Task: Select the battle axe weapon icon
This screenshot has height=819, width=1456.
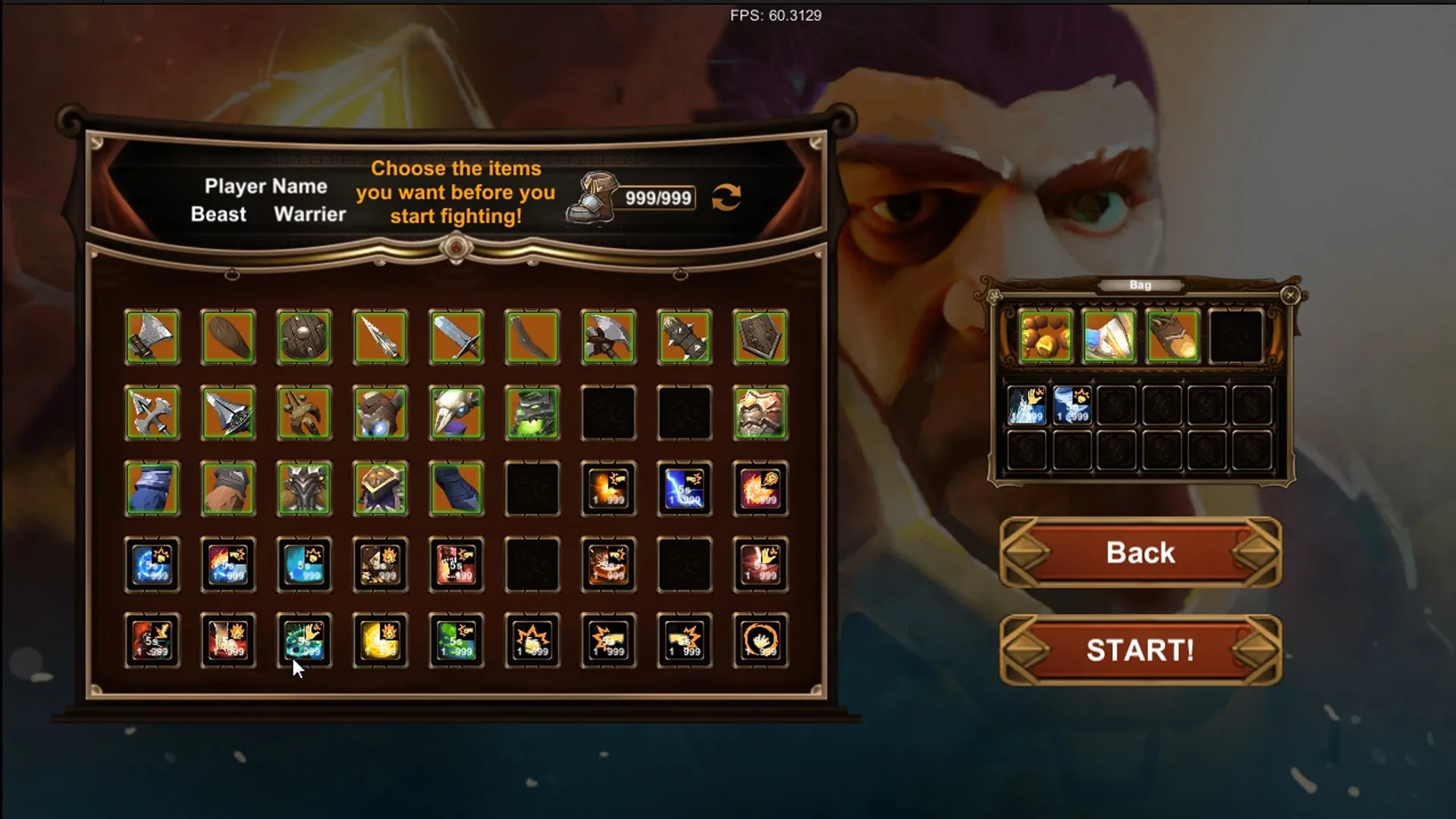Action: pyautogui.click(x=152, y=337)
